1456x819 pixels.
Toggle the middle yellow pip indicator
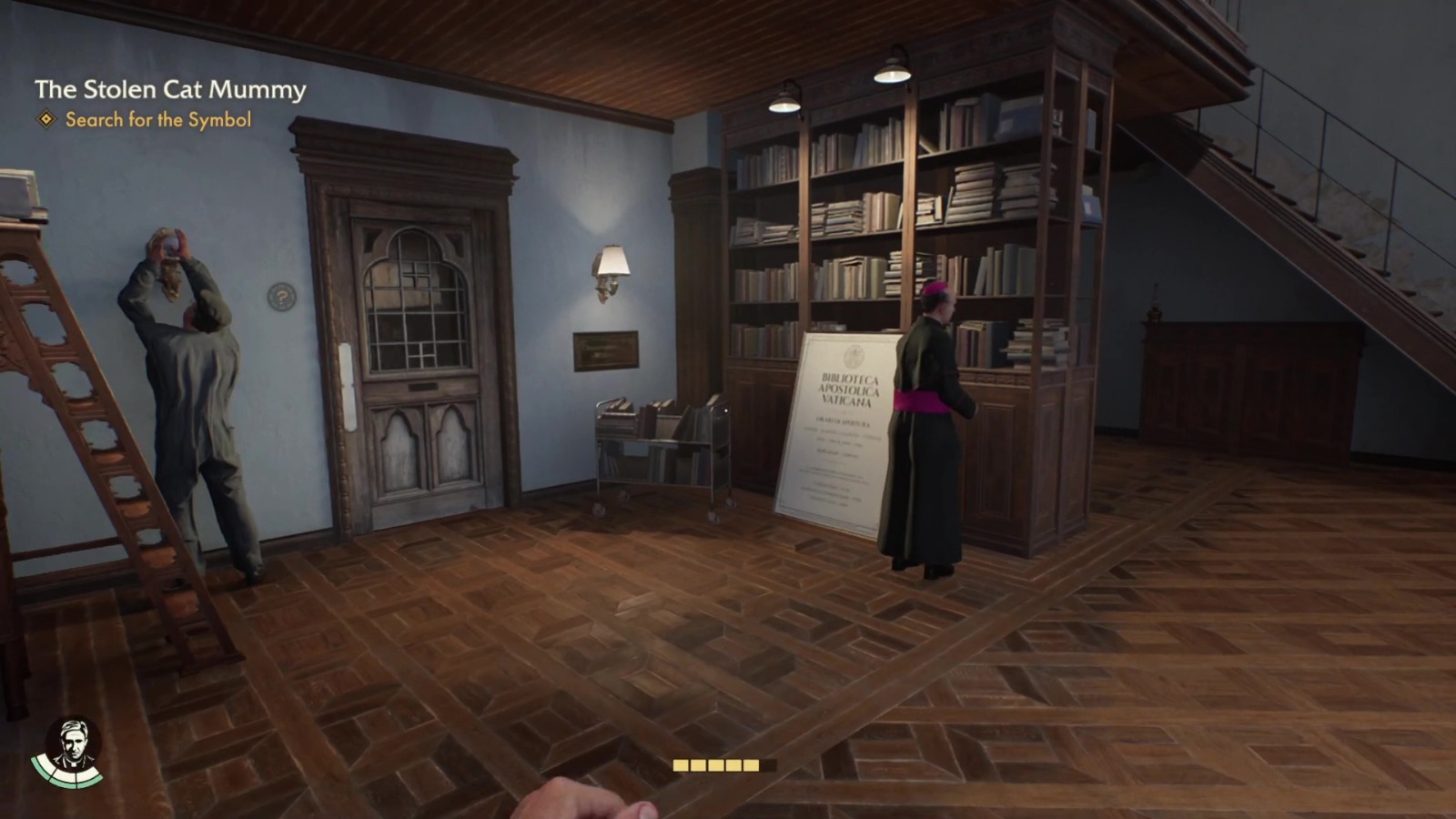pyautogui.click(x=715, y=765)
